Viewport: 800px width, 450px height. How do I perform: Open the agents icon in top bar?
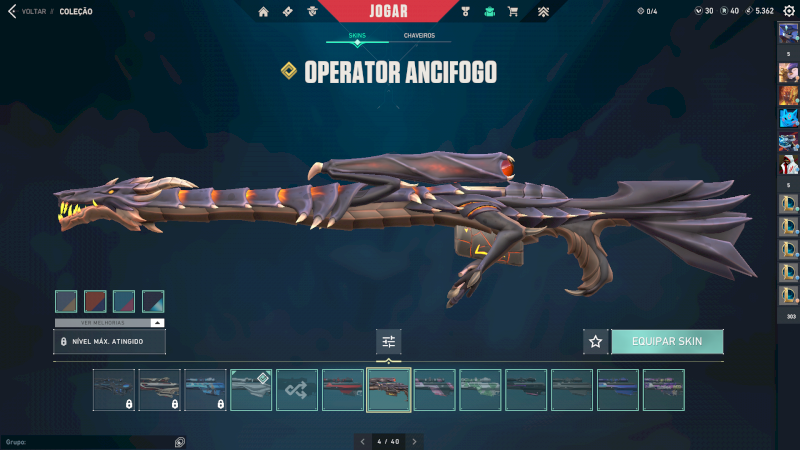[312, 12]
